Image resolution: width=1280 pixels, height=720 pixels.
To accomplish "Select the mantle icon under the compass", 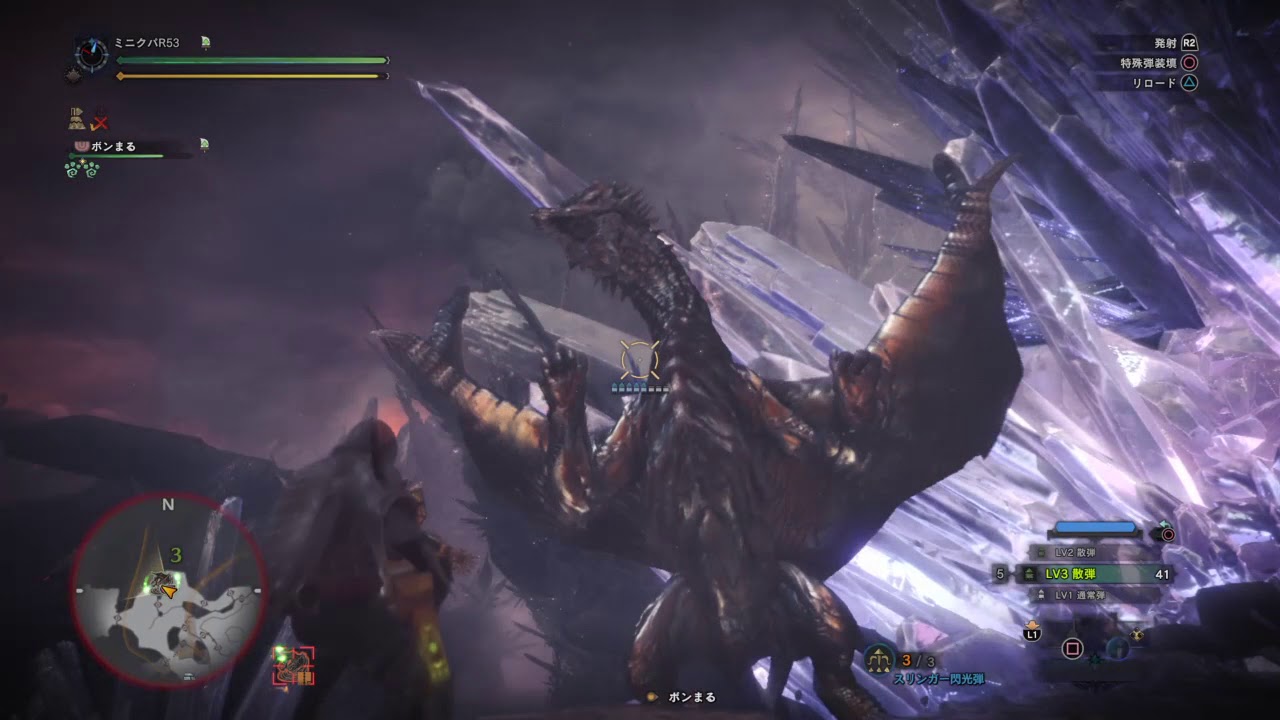I will (x=73, y=75).
